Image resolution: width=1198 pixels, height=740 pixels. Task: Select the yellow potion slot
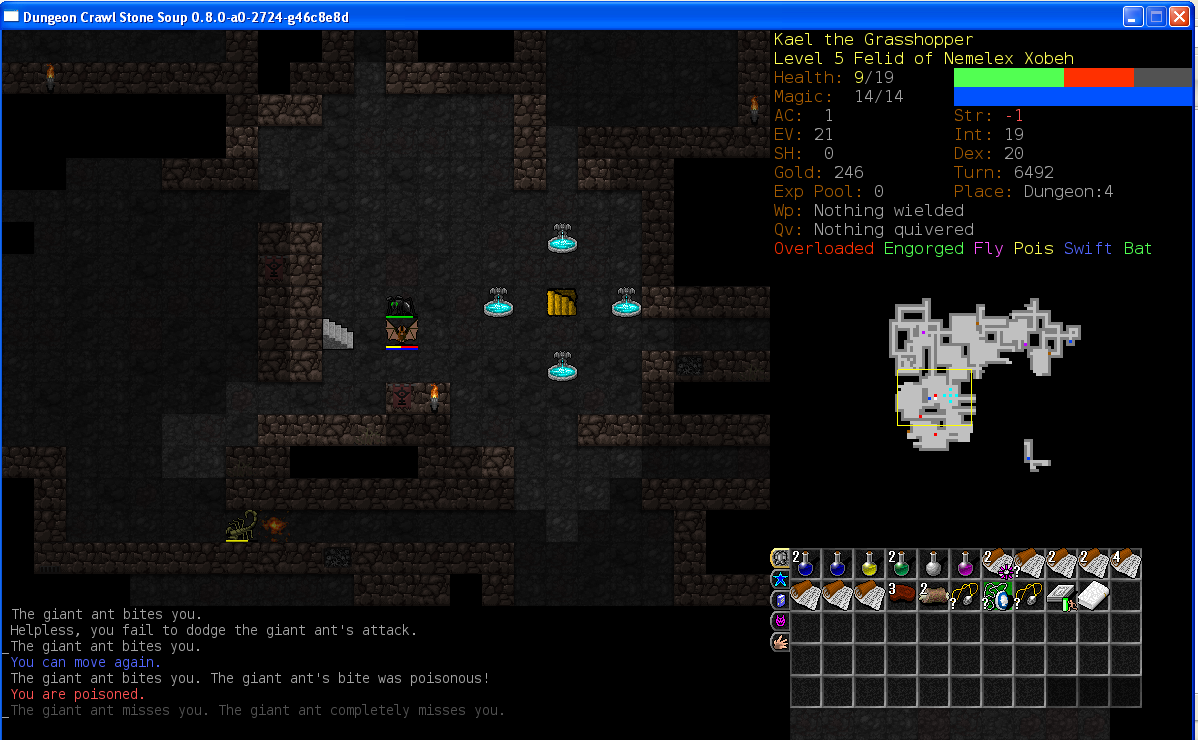870,564
